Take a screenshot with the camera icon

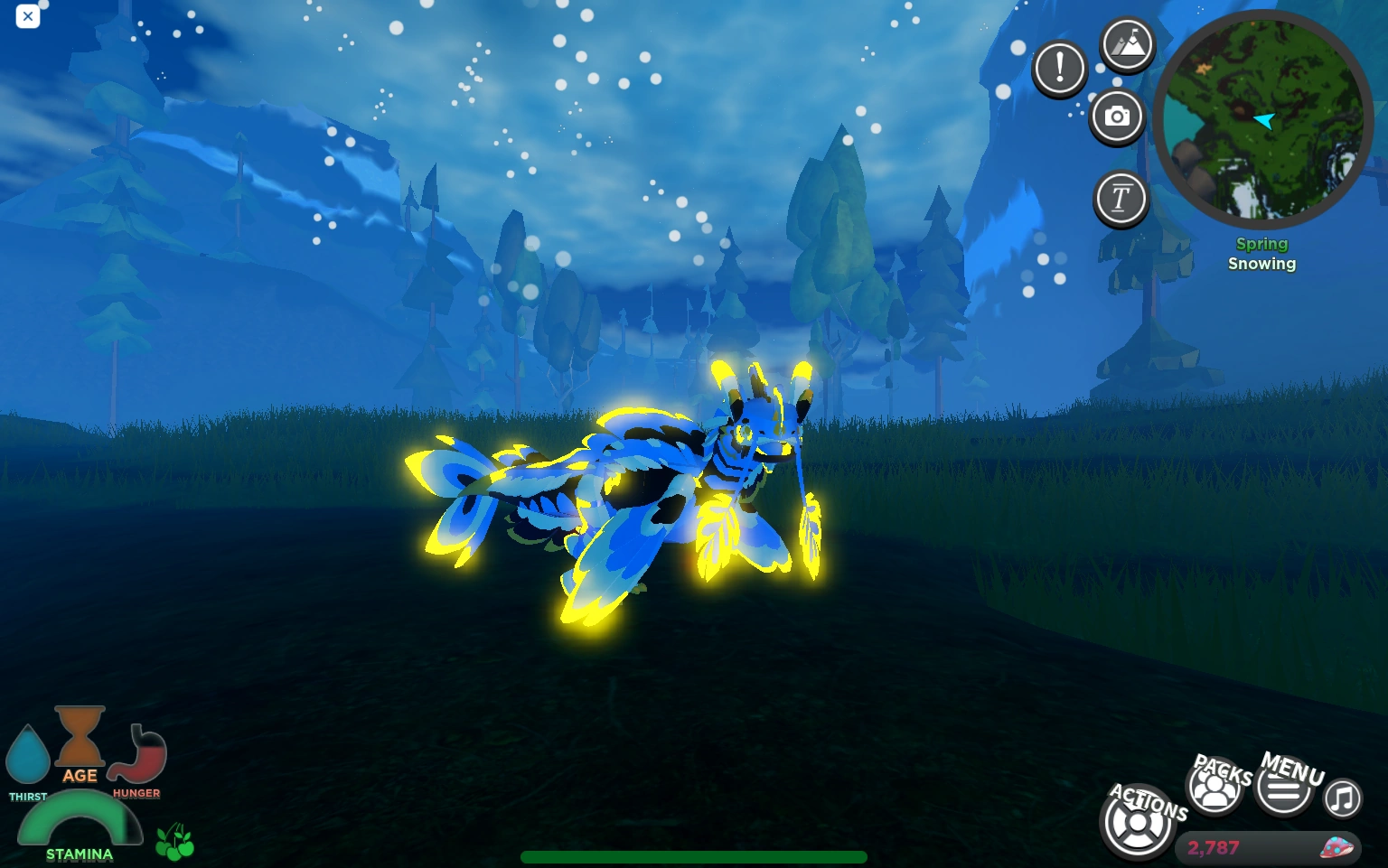(1118, 117)
